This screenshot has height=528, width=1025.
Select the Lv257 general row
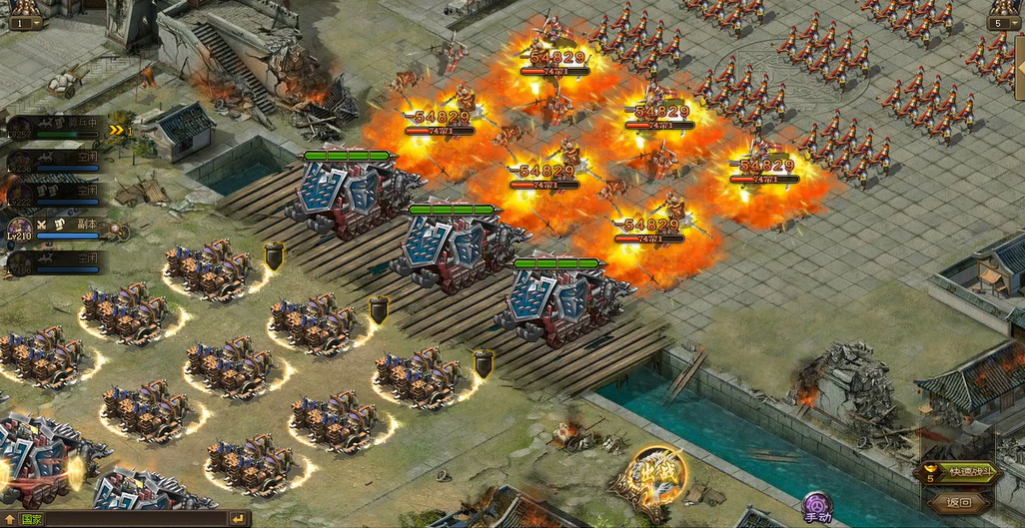[54, 127]
